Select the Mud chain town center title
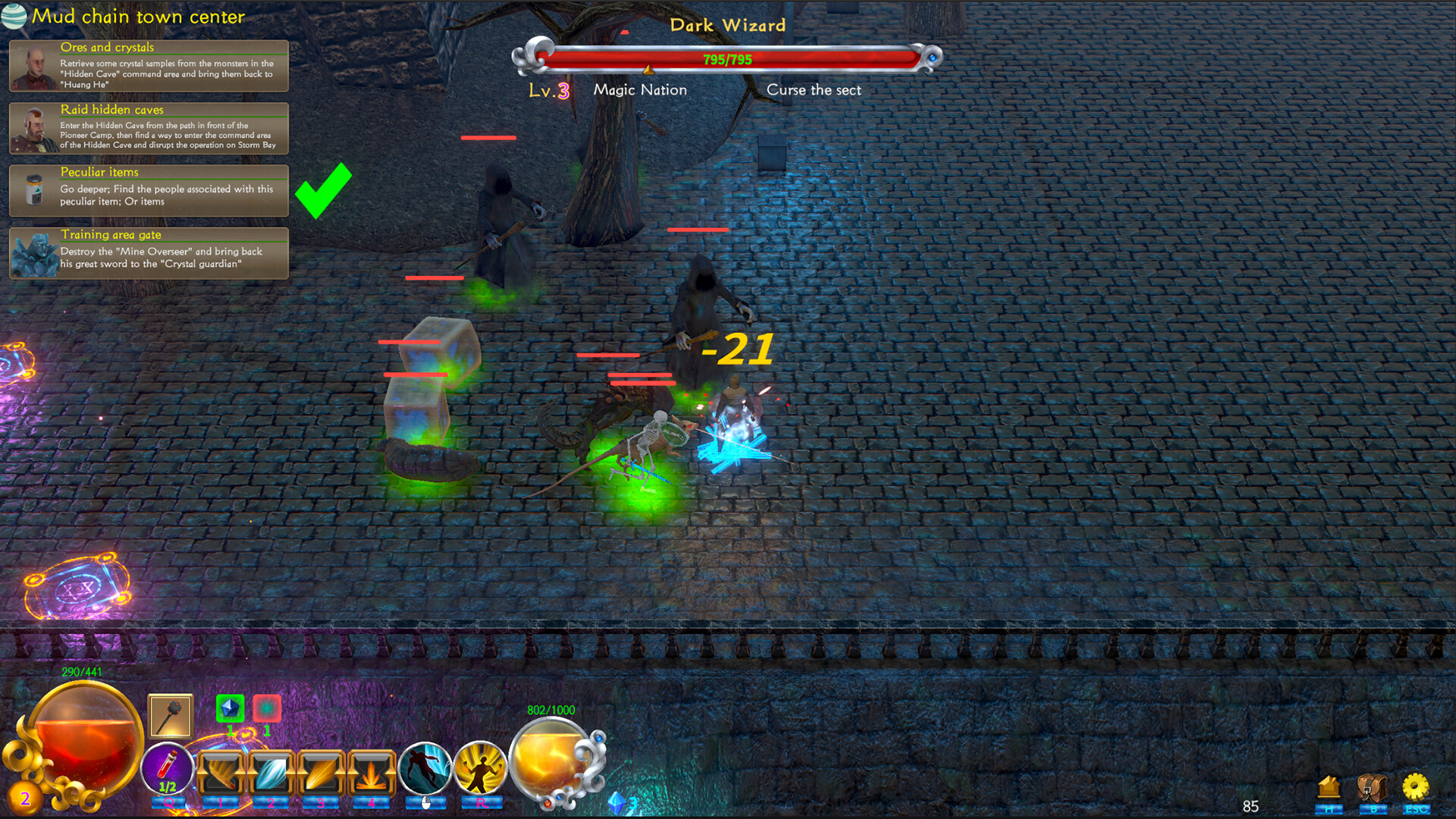 (137, 16)
